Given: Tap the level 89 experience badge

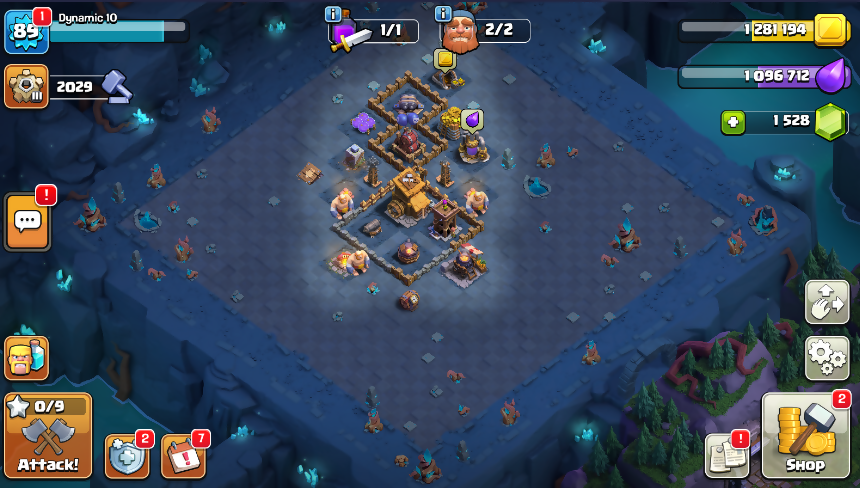Looking at the screenshot, I should (25, 31).
